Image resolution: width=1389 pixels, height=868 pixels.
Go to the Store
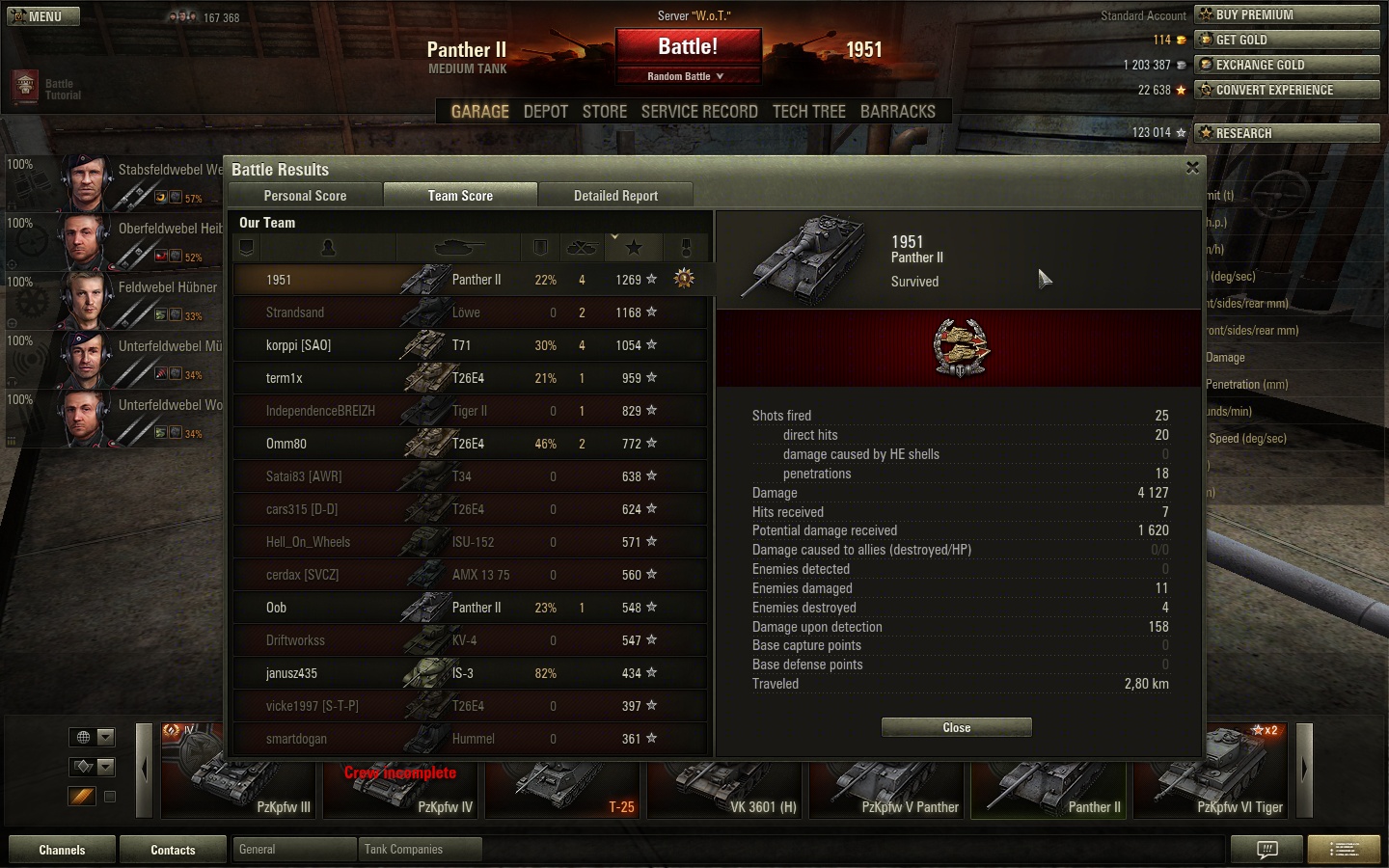(605, 112)
